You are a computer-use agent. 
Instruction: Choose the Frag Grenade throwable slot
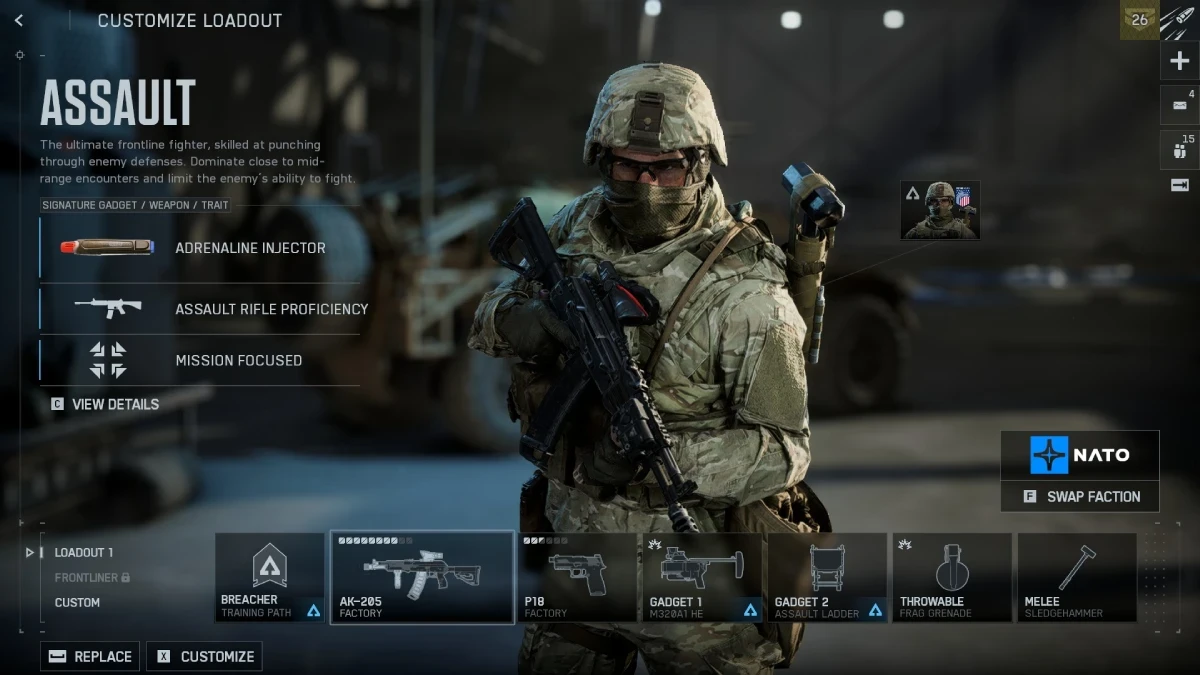[951, 578]
